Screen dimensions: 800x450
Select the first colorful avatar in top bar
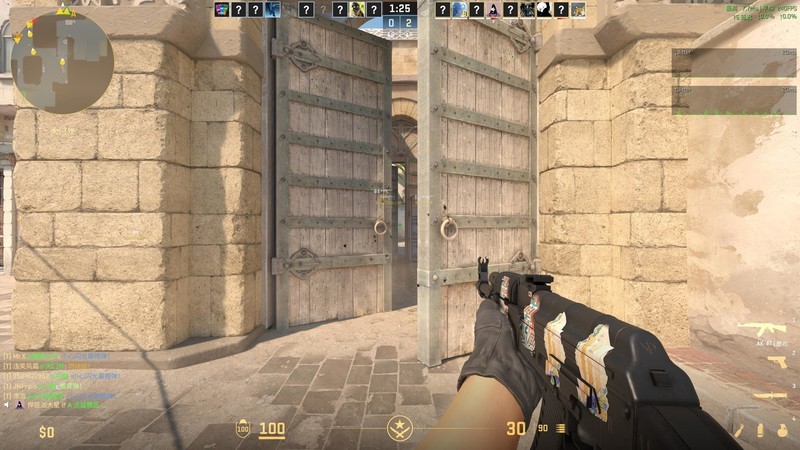tap(222, 10)
